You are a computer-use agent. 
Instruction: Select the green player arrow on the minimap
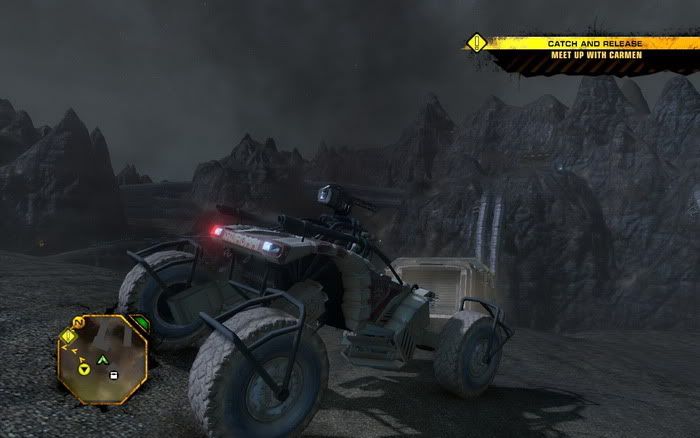point(100,359)
